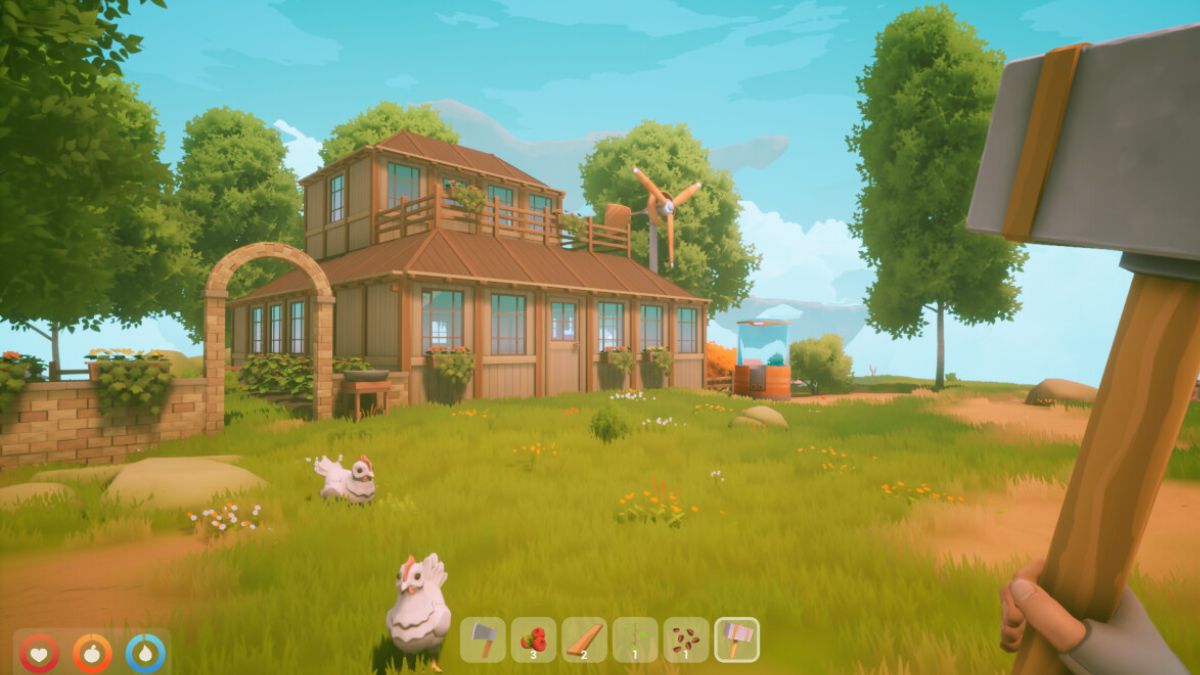Pick the green plant sprig slot
1200x675 pixels.
pyautogui.click(x=635, y=639)
